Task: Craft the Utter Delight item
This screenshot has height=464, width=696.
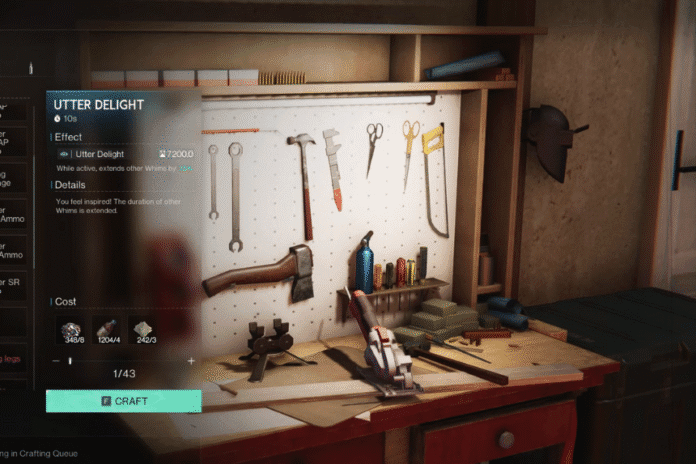Action: tap(123, 401)
